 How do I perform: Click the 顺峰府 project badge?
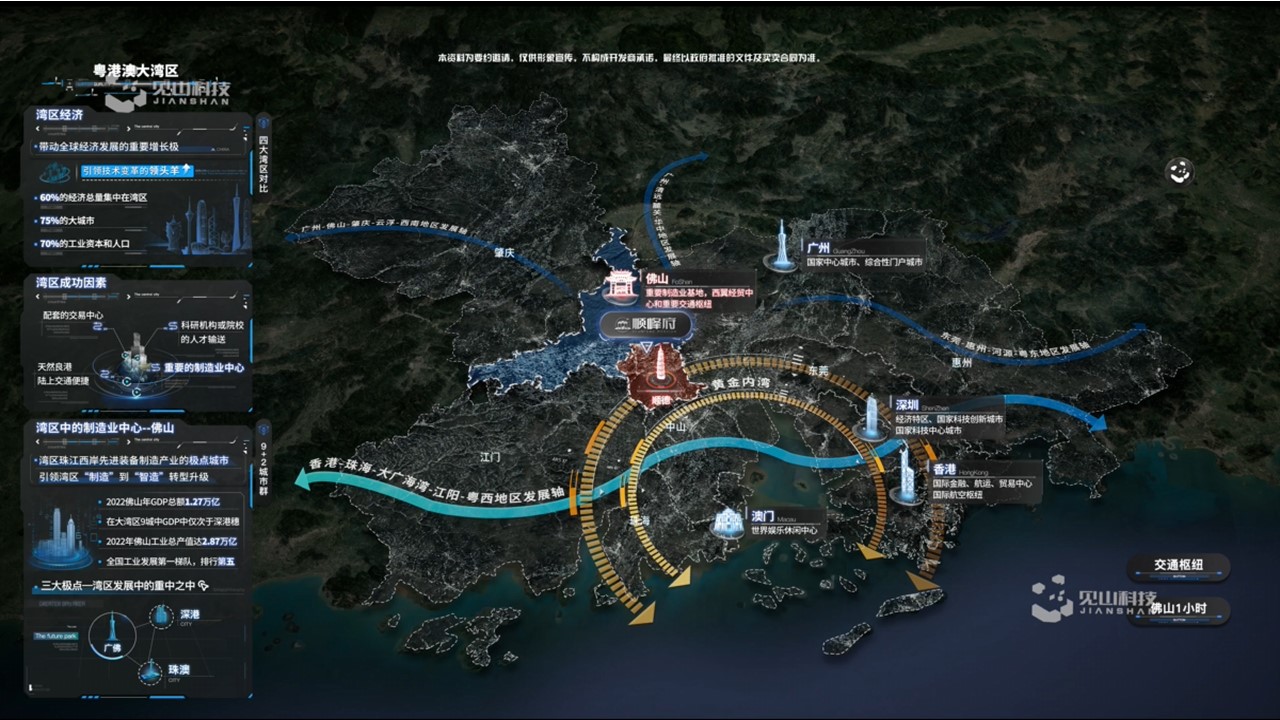point(646,324)
